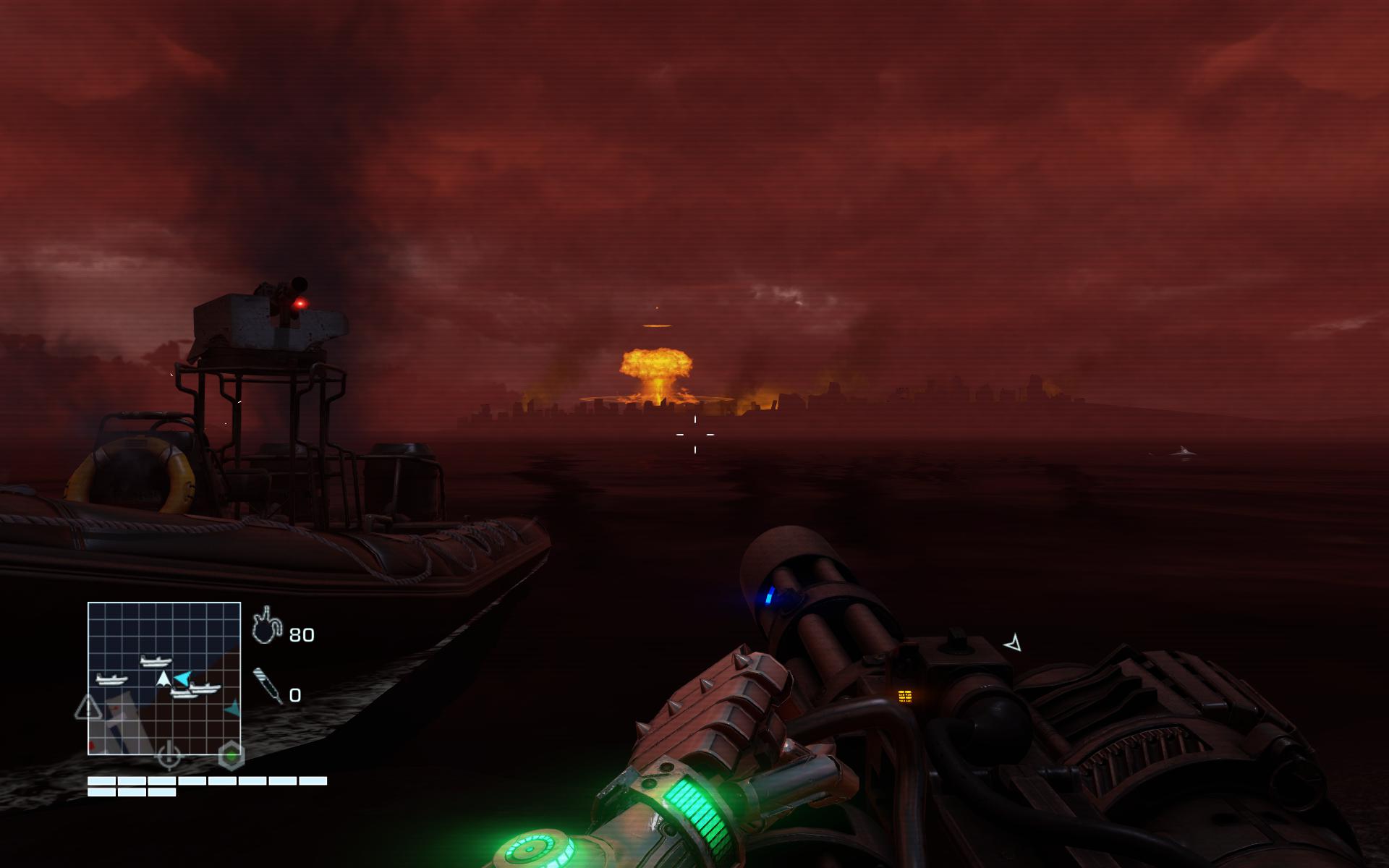The width and height of the screenshot is (1389, 868).
Task: Click the grid minimap
Action: (x=164, y=678)
